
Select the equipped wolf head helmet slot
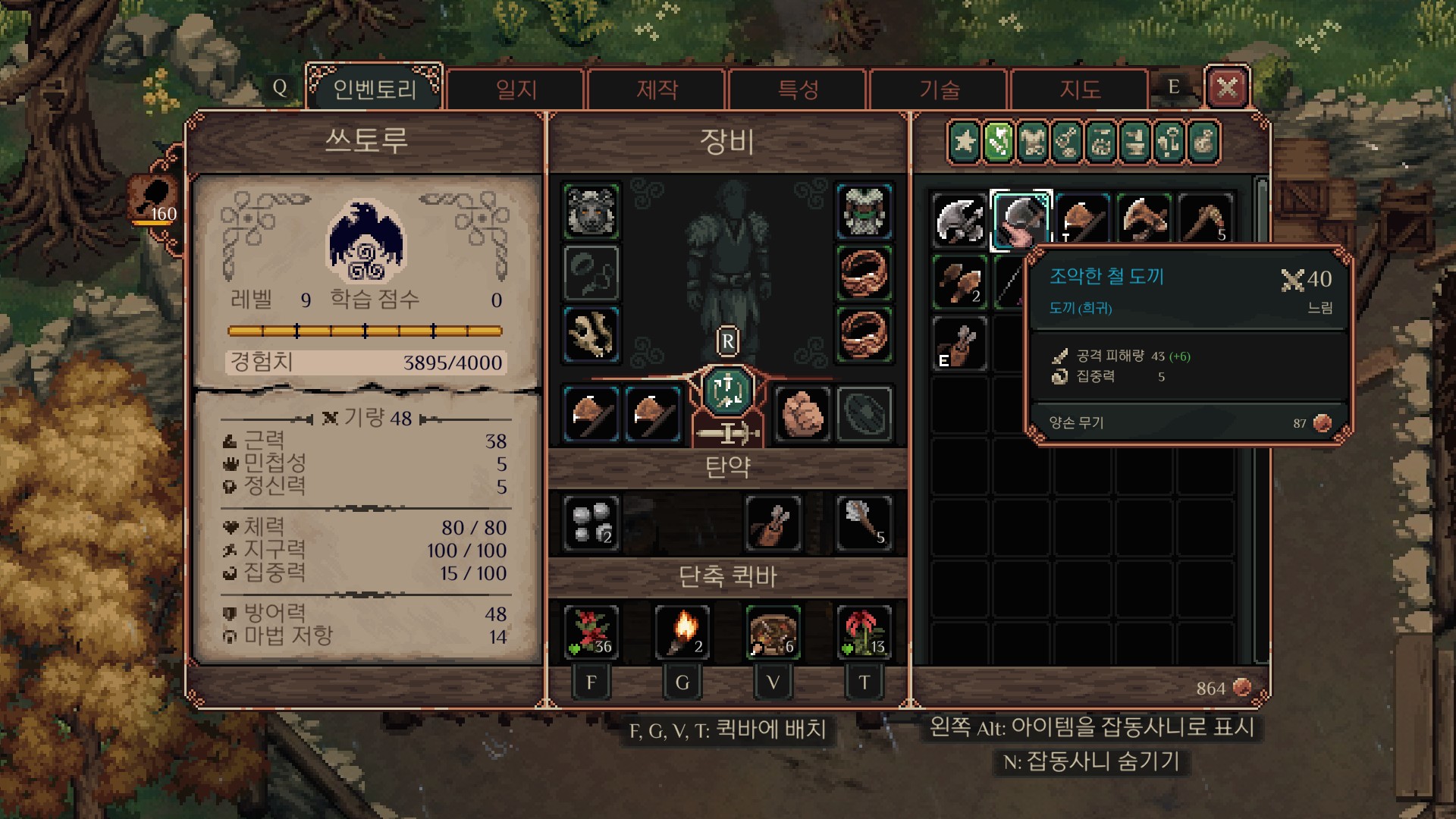tap(591, 211)
